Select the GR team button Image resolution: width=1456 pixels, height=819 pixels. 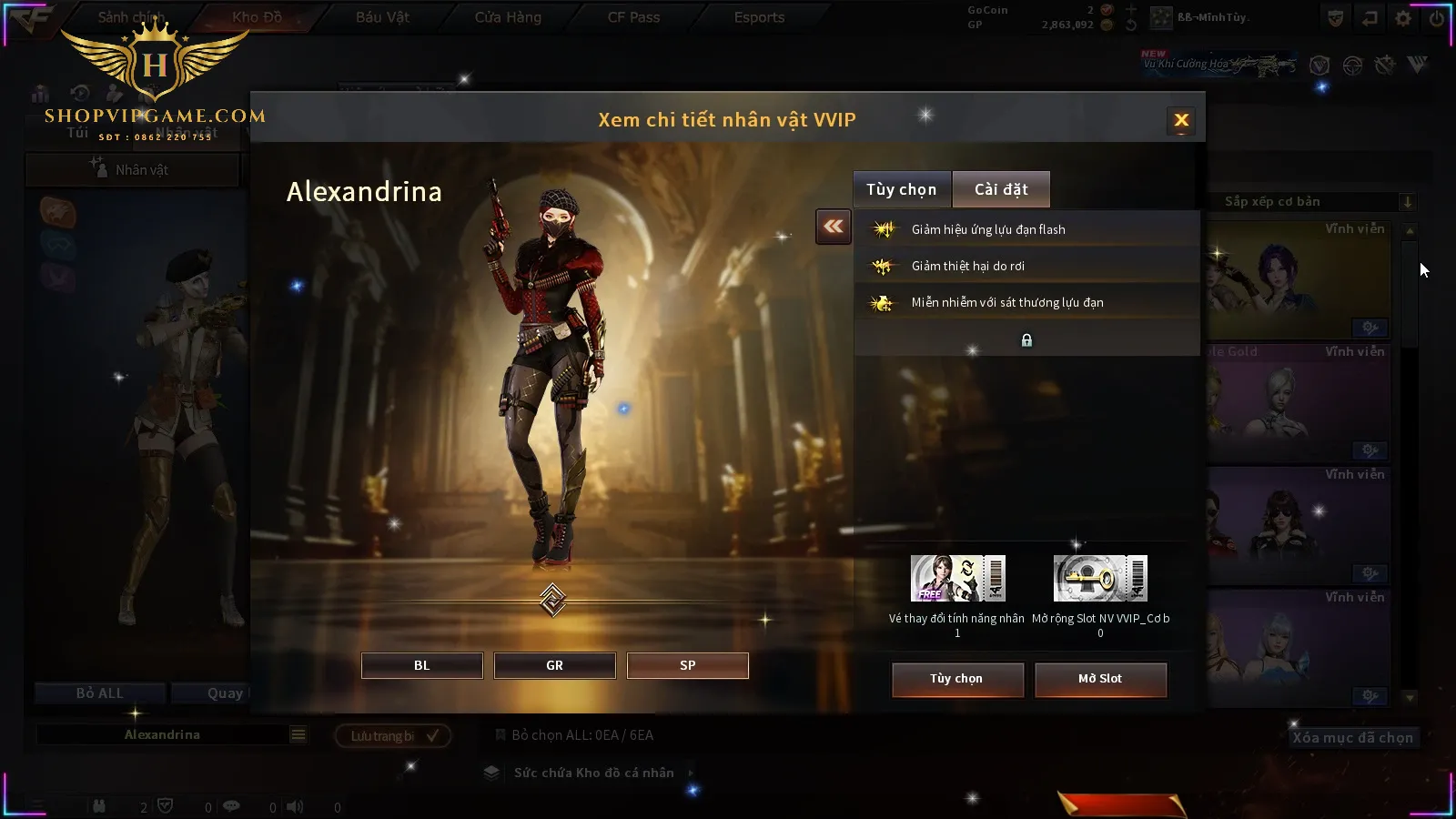[554, 665]
